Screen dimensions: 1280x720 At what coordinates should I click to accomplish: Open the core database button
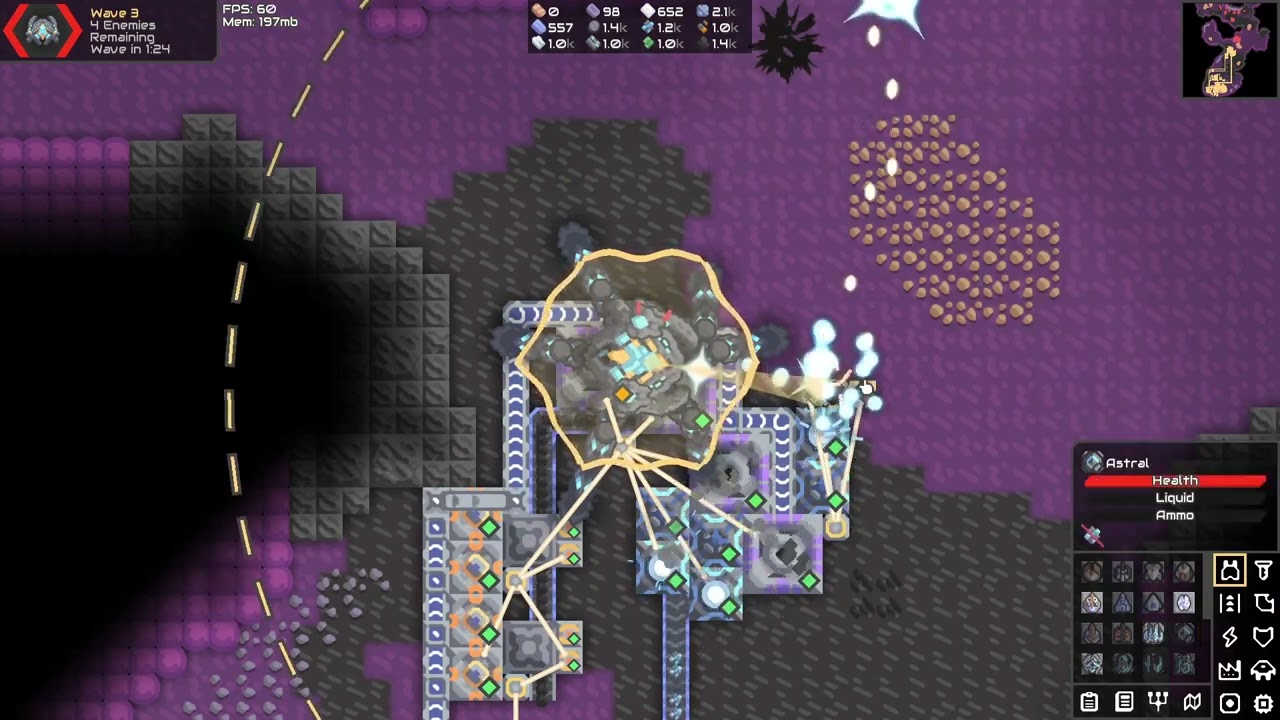point(1124,702)
